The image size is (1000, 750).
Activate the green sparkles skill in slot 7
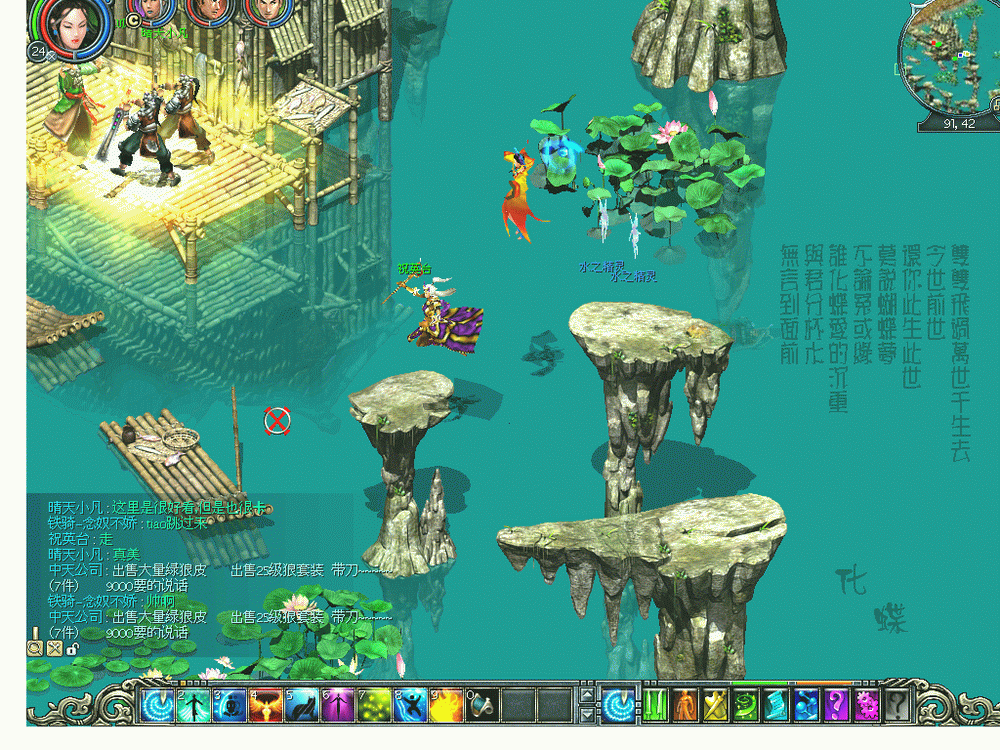pyautogui.click(x=374, y=704)
